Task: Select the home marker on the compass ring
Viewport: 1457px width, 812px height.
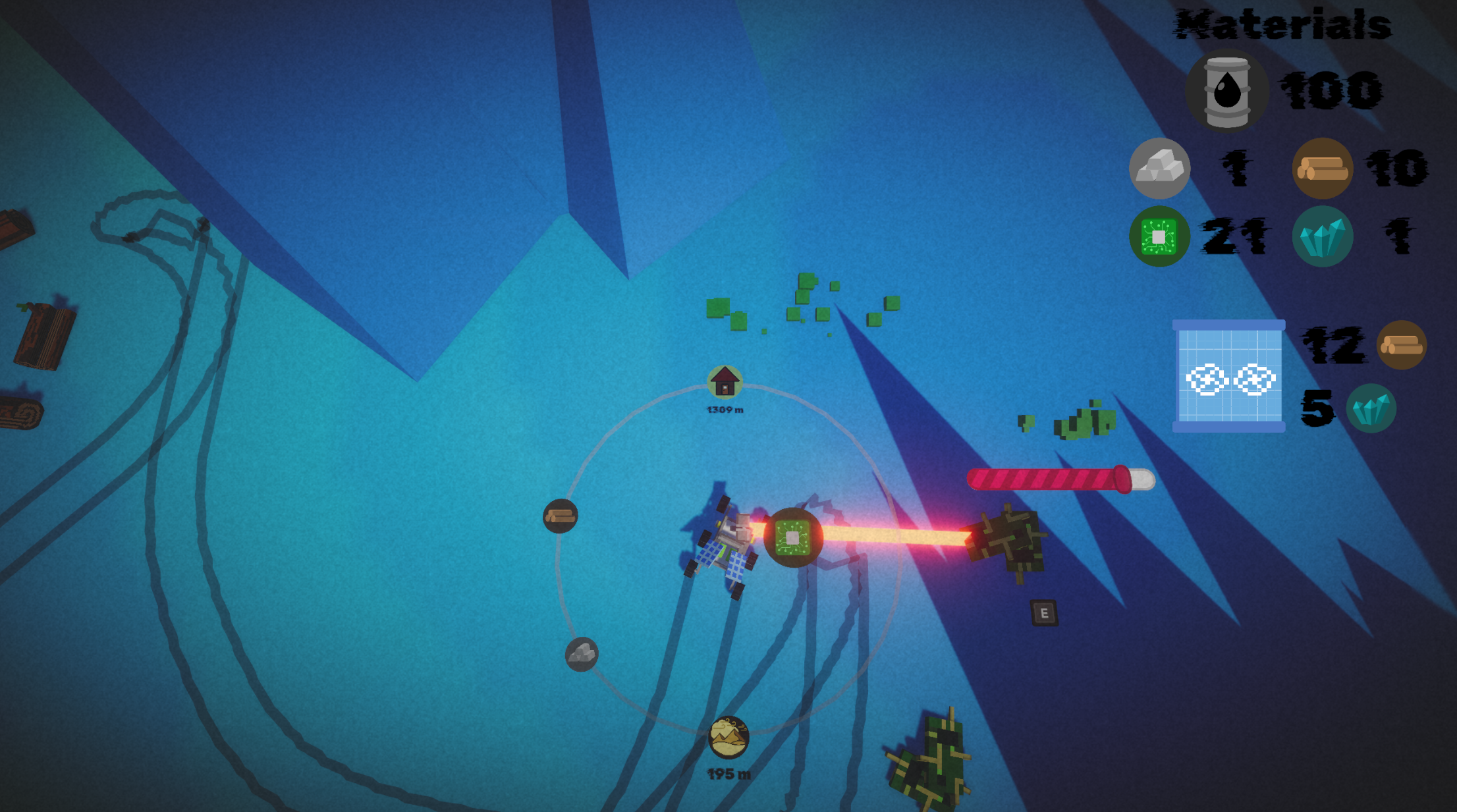Action: point(725,382)
